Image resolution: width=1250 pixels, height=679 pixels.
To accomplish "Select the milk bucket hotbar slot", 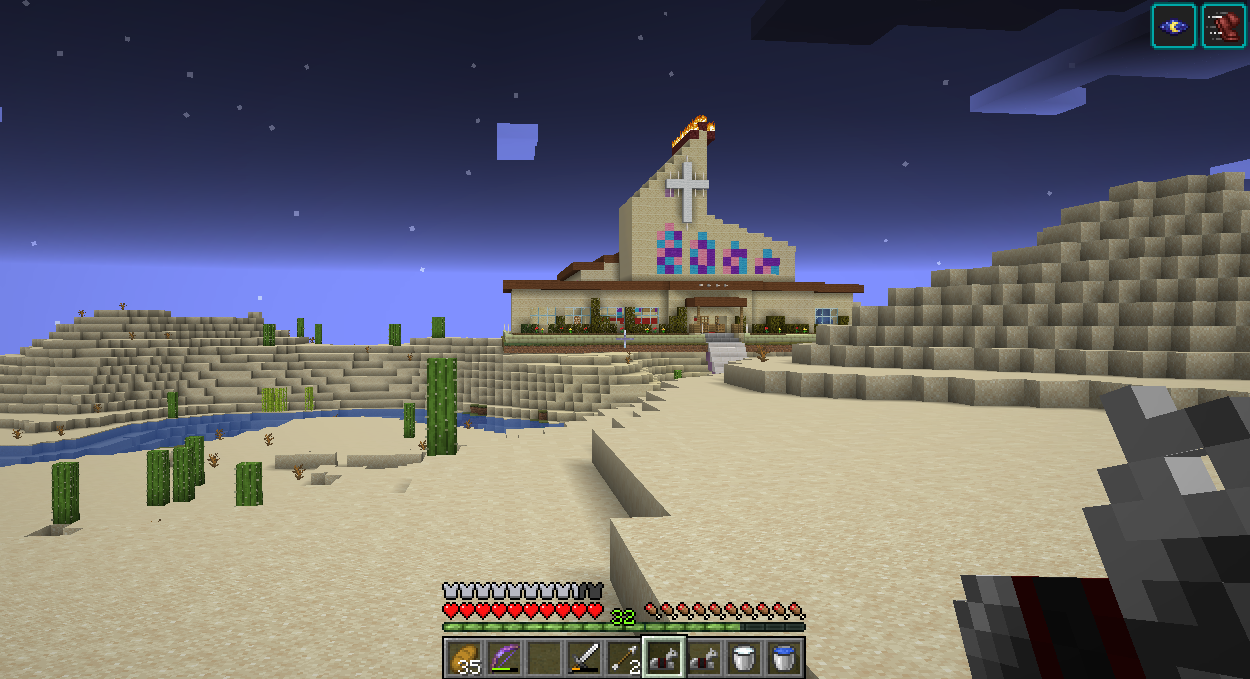I will click(x=743, y=657).
